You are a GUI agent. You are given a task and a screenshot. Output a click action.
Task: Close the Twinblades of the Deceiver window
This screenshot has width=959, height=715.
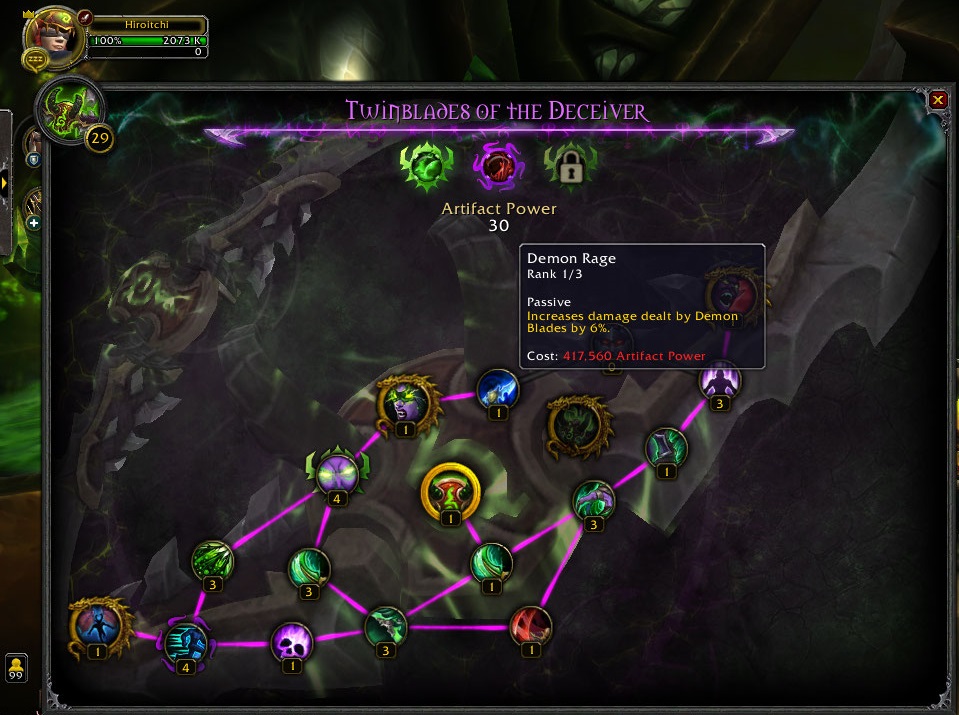point(938,100)
